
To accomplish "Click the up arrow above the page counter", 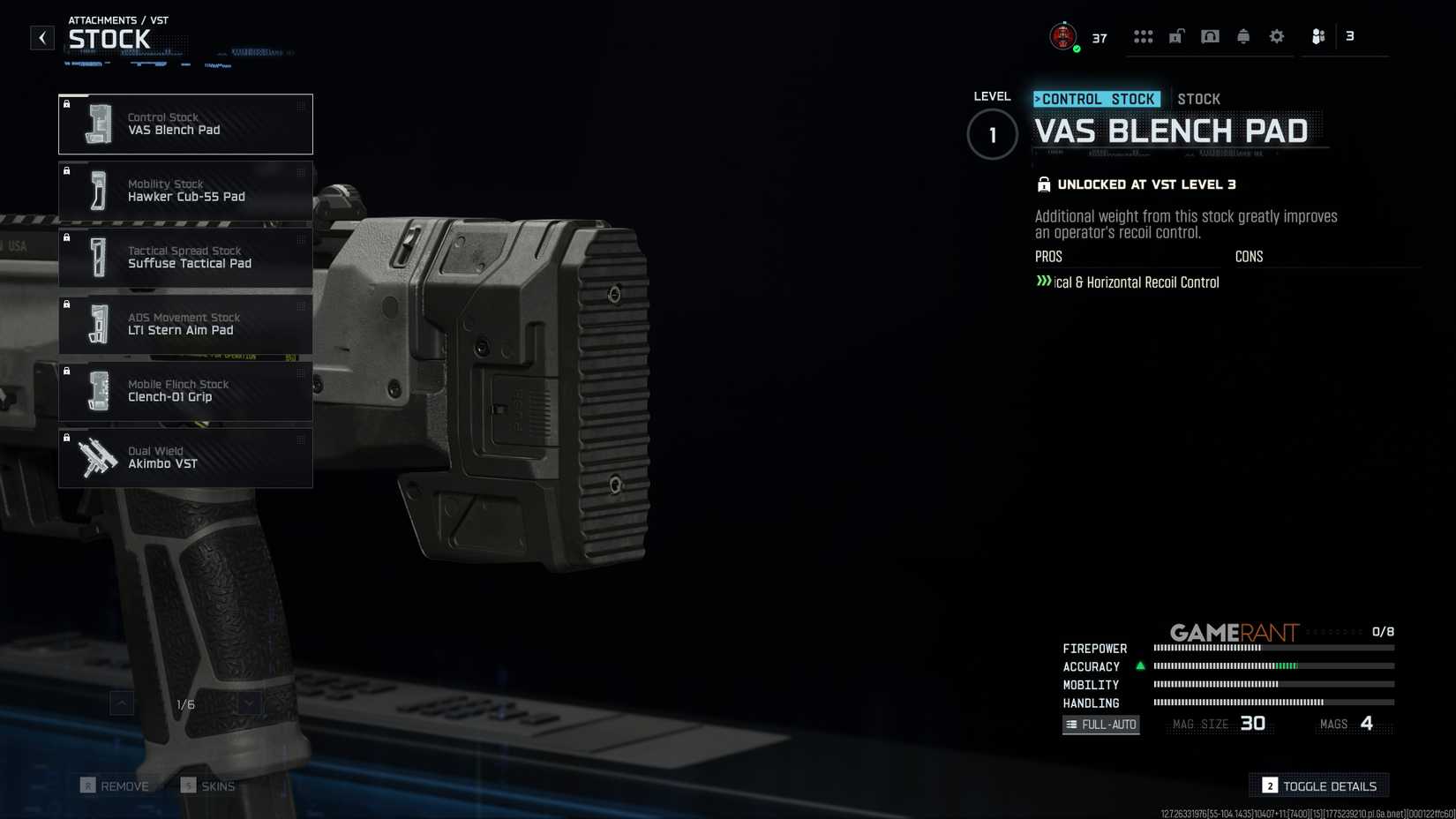I will point(120,703).
